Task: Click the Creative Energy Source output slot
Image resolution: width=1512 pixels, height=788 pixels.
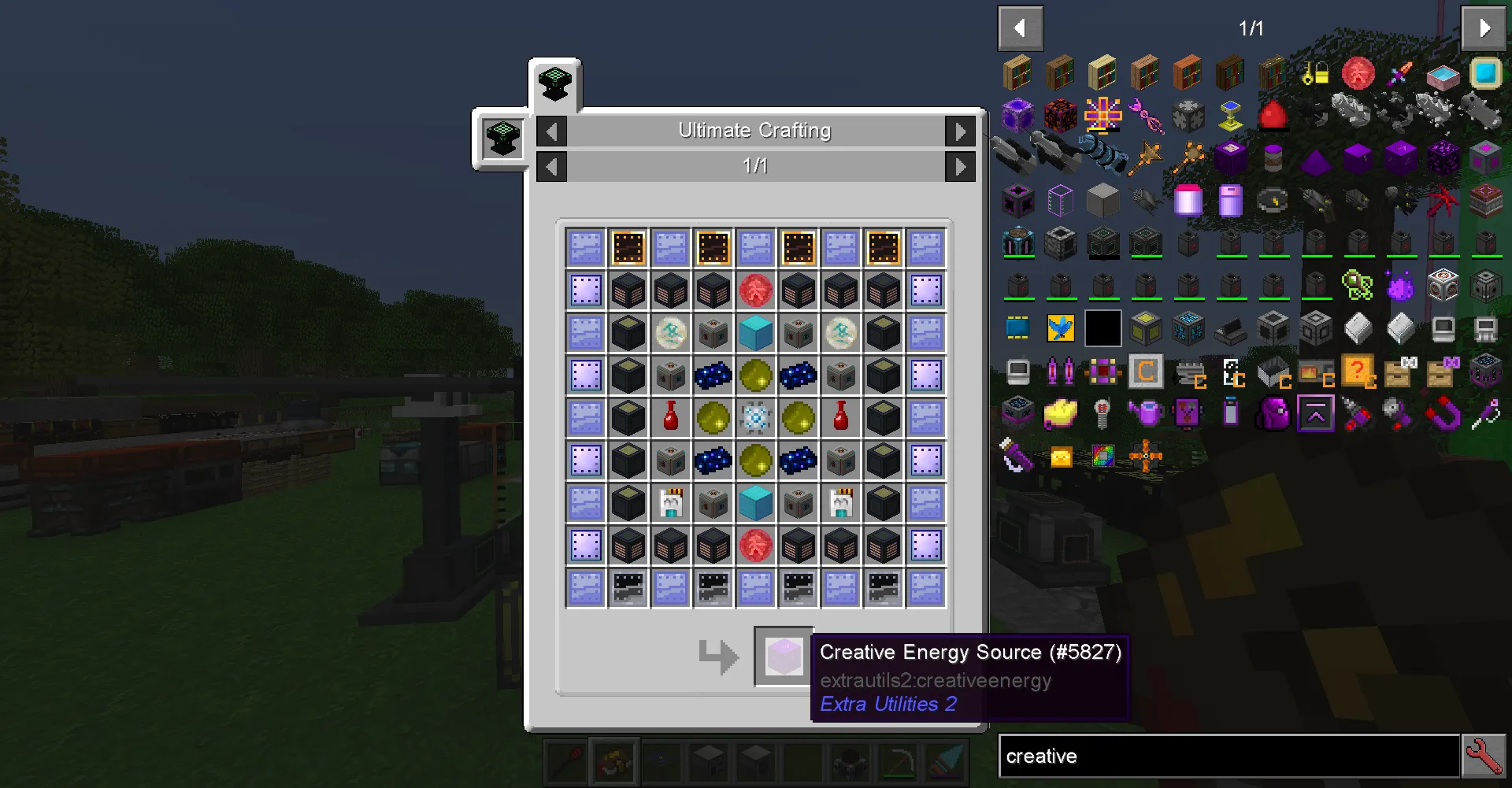Action: click(x=784, y=656)
